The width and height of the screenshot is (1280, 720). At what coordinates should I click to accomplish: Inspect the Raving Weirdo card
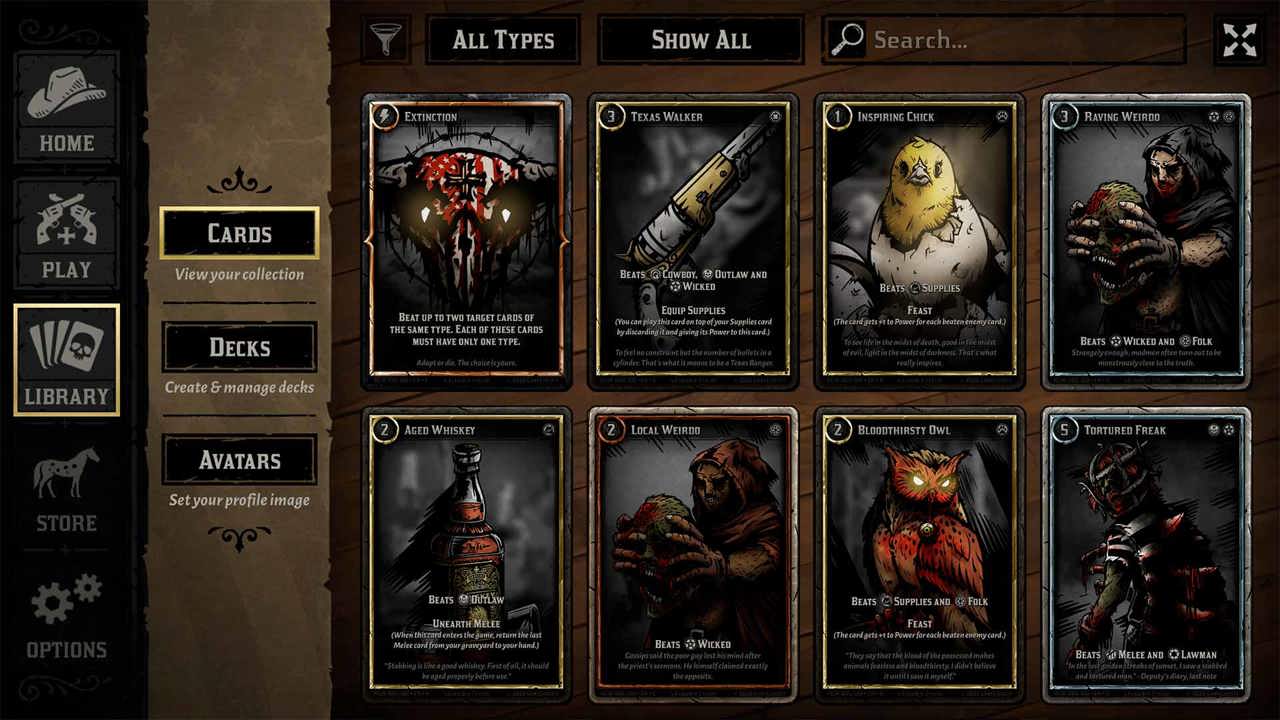click(1146, 241)
